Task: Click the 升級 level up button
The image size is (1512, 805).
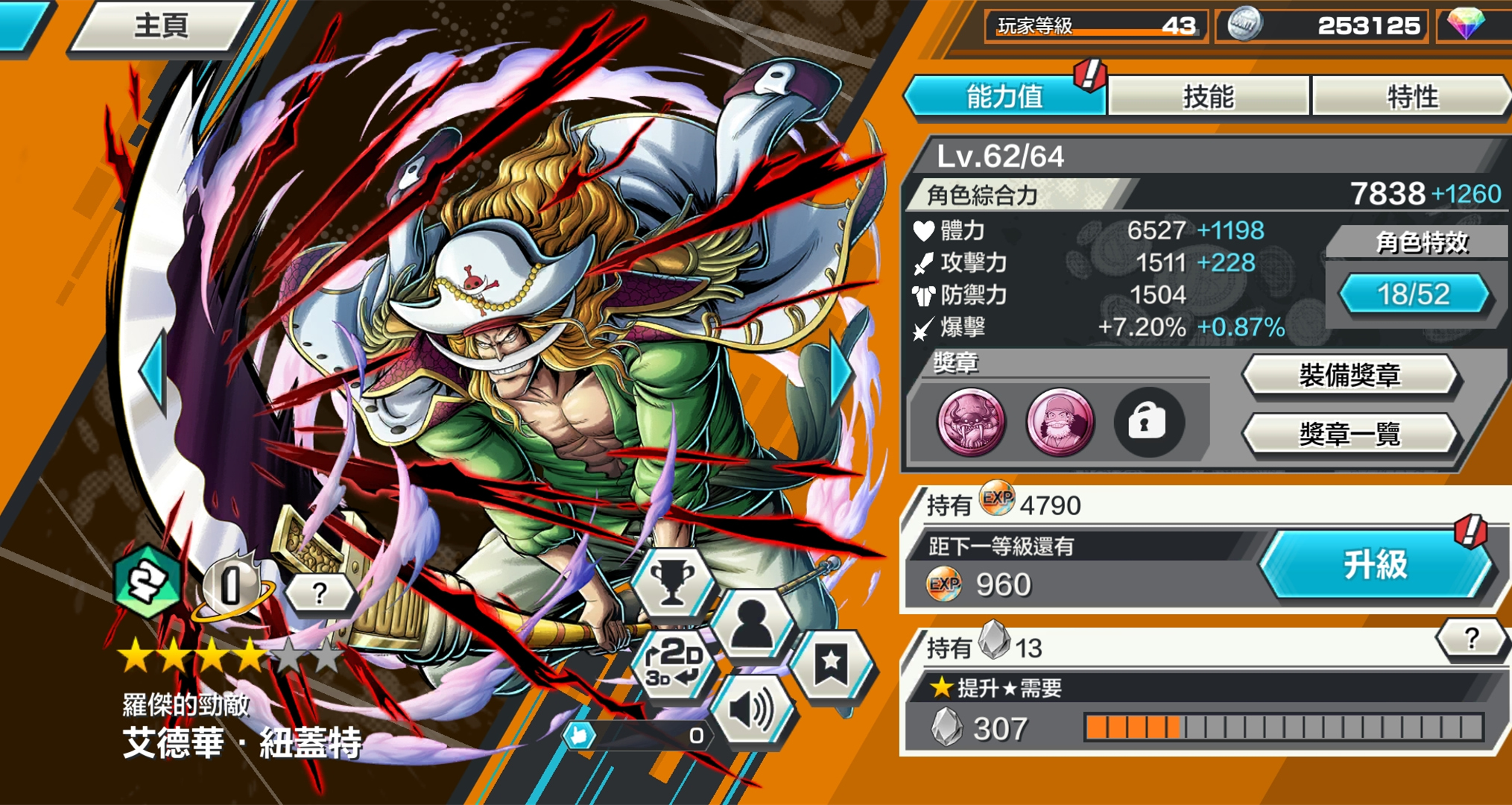Action: 1375,564
